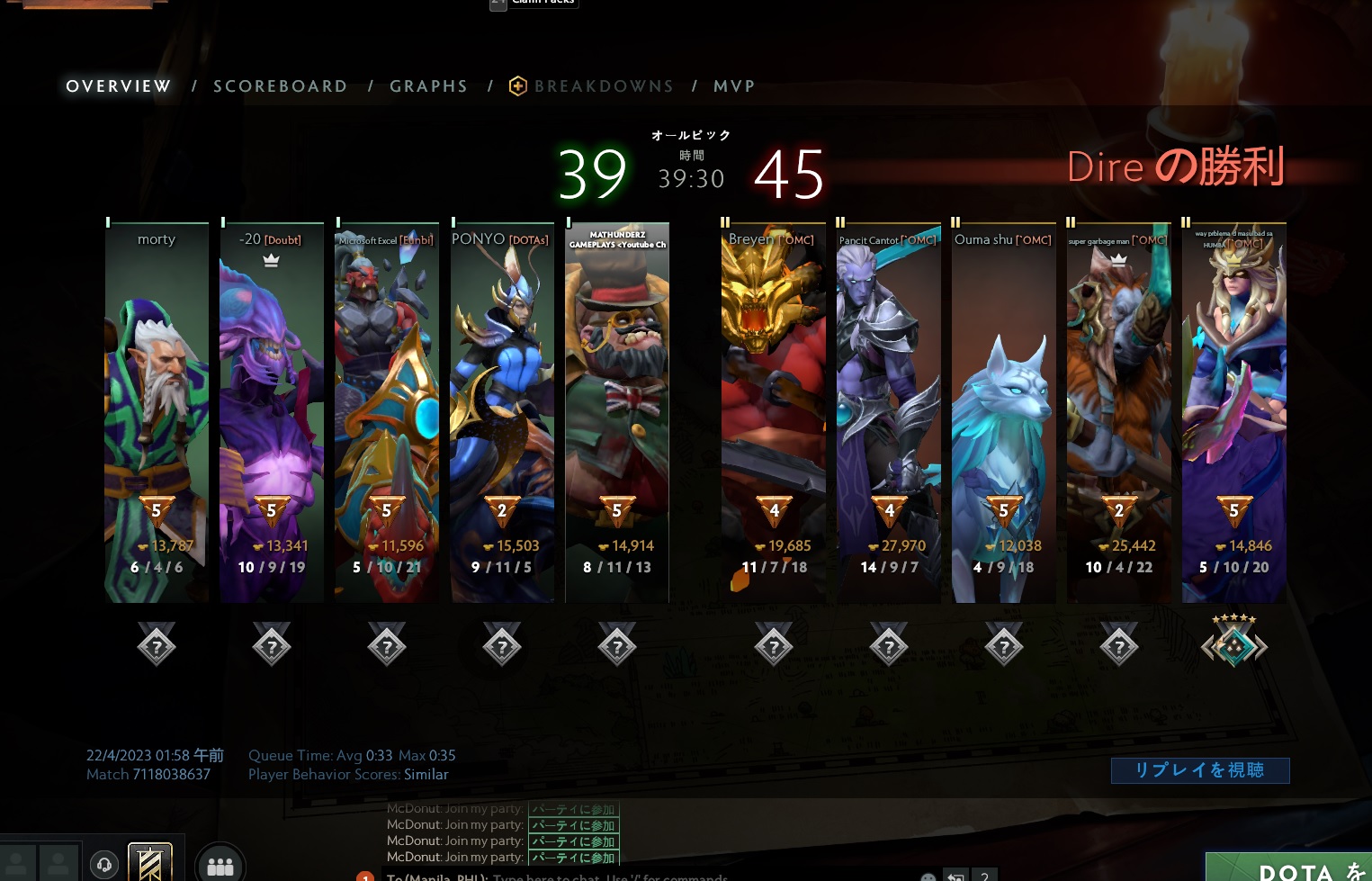View the MVP tab

[734, 85]
